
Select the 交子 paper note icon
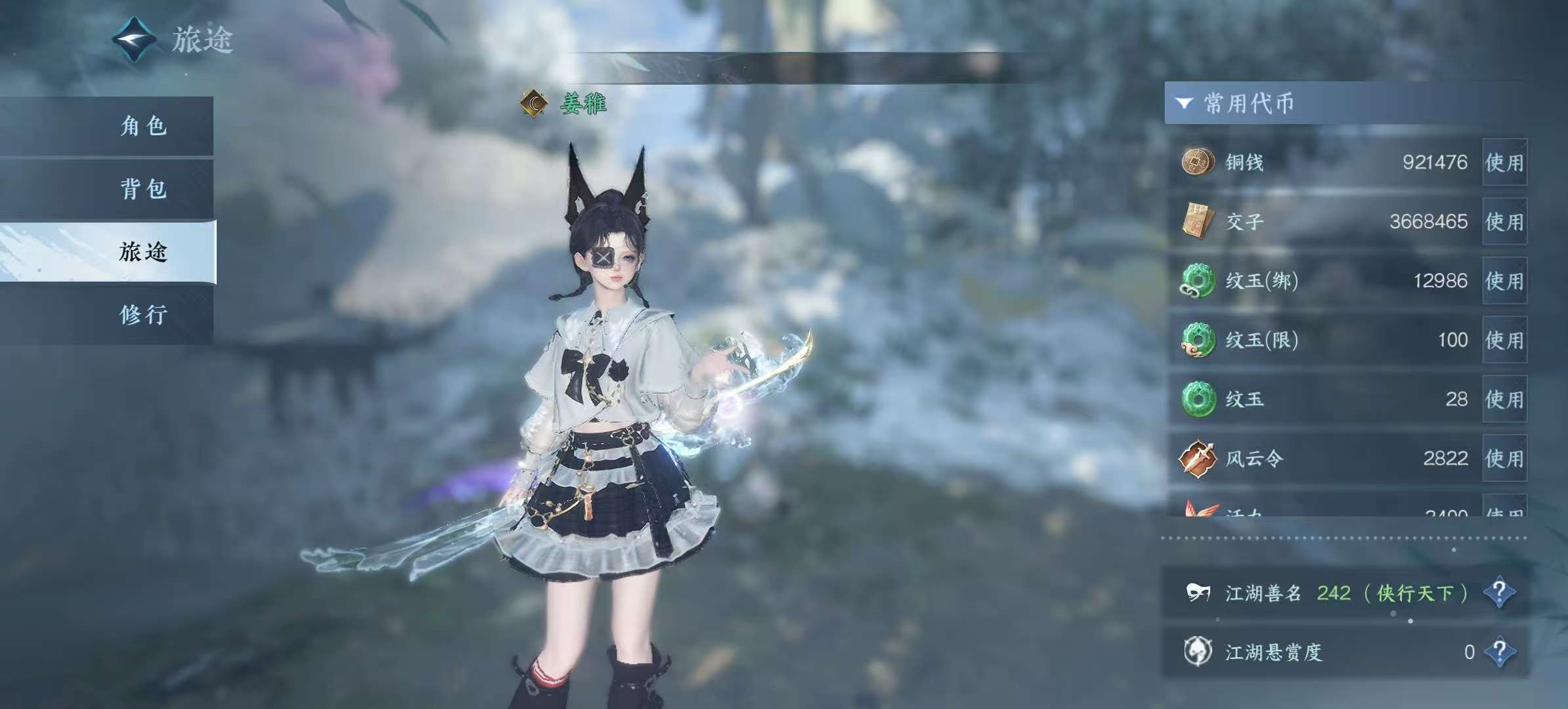[x=1197, y=221]
